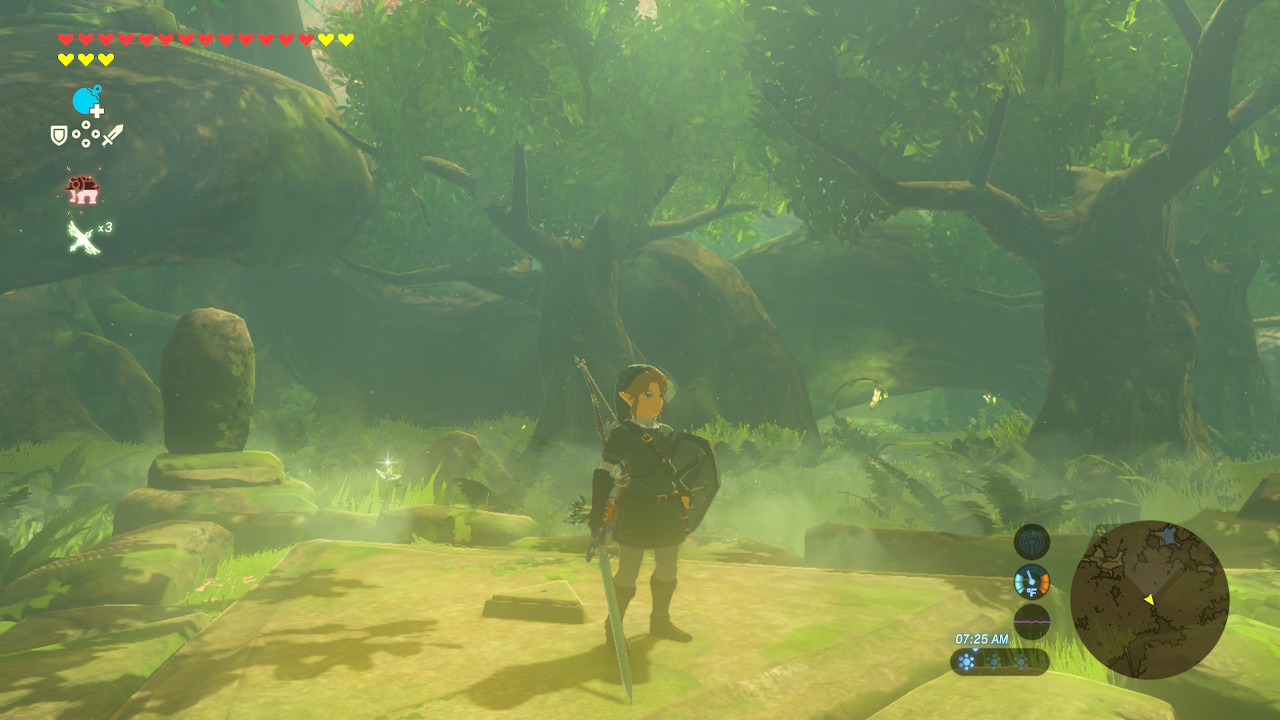Viewport: 1280px width, 720px height.
Task: Click the Sheikah Sensor signal icon
Action: coord(1032,542)
